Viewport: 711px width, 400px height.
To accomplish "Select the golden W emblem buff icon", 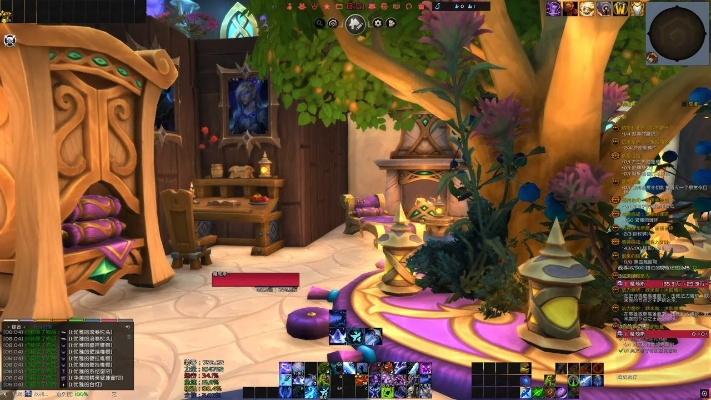I will pos(619,9).
